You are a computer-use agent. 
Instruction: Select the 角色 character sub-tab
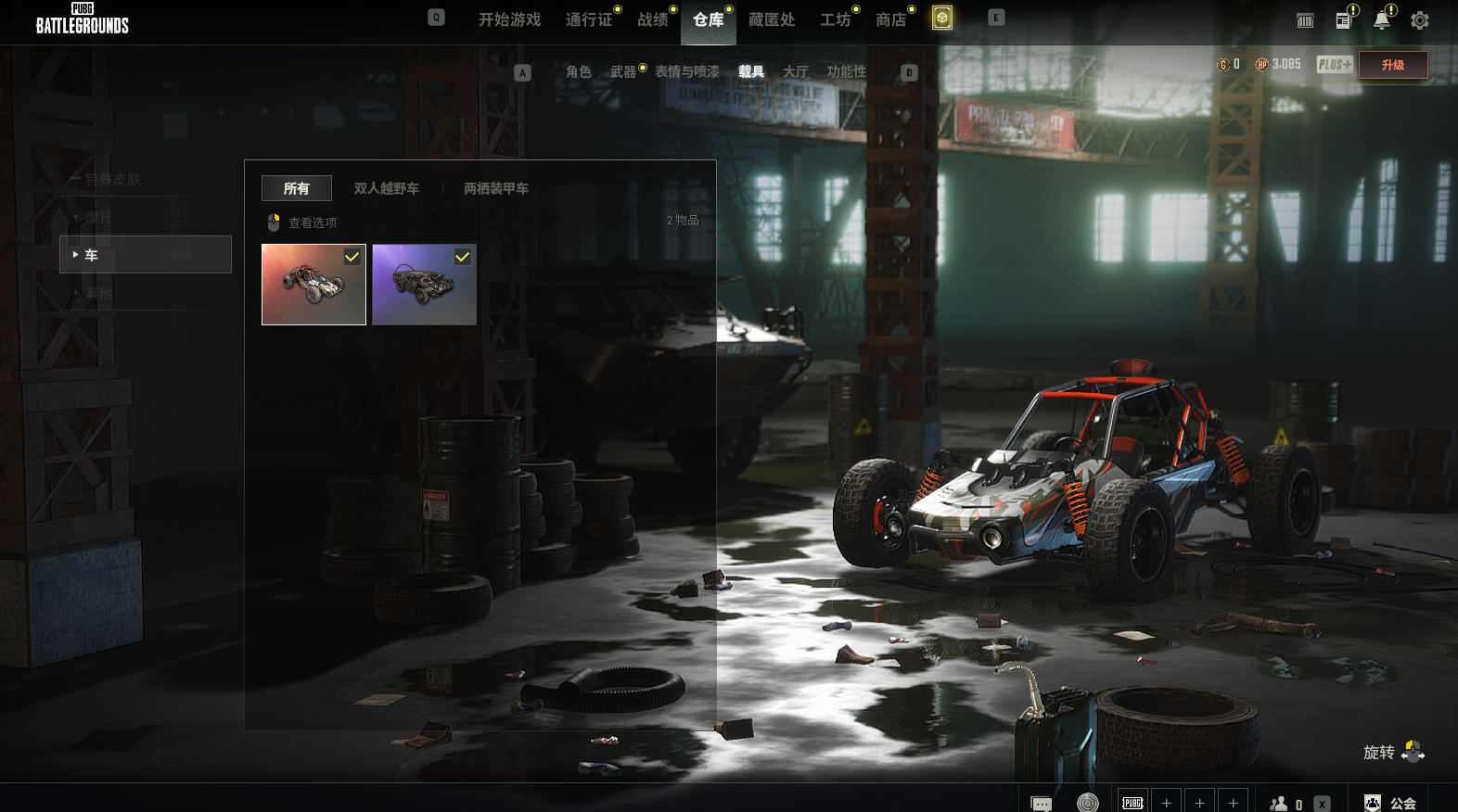578,71
